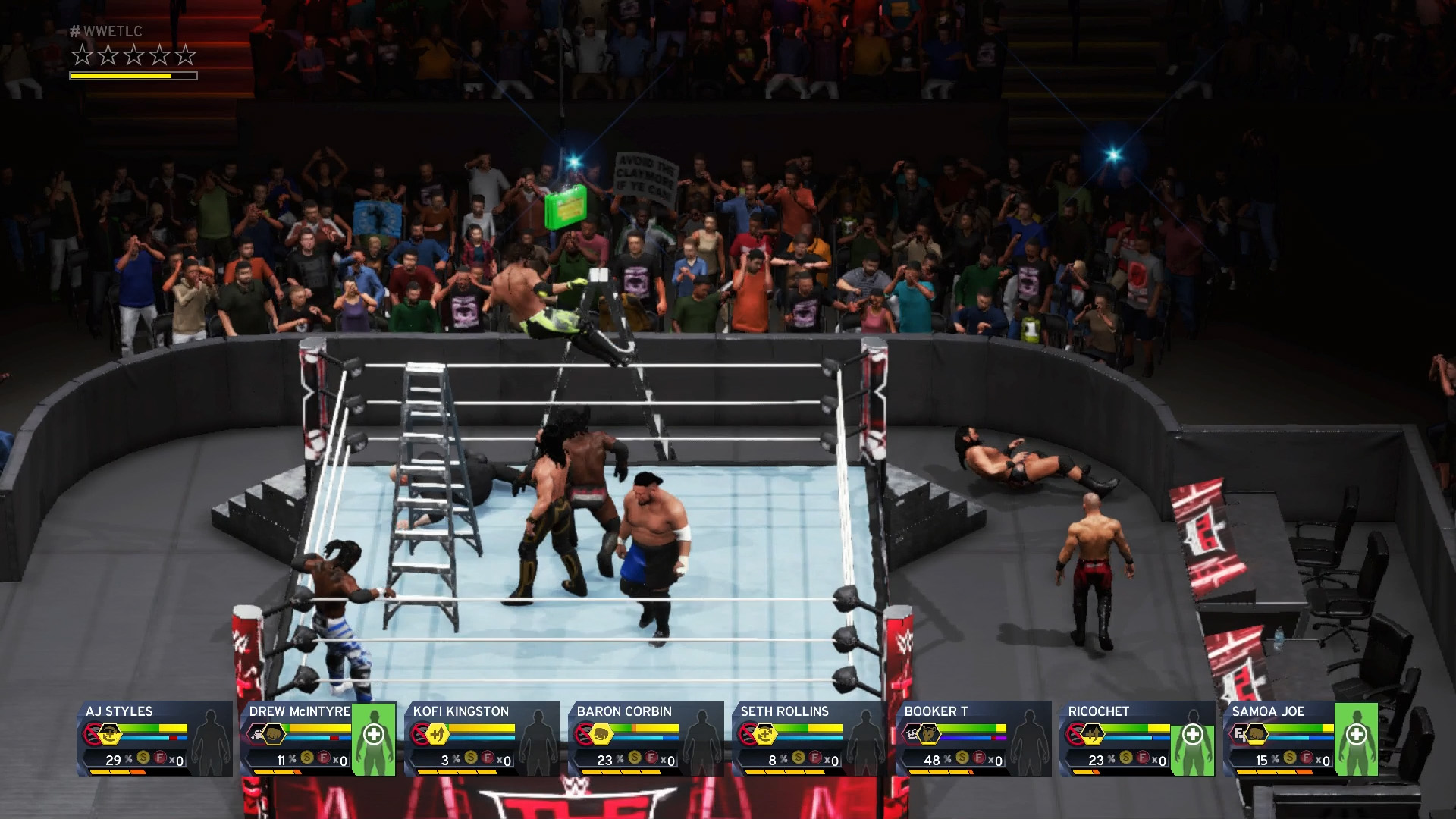Select Drew McIntyre's player panel
Viewport: 1456px width, 819px height.
318,739
